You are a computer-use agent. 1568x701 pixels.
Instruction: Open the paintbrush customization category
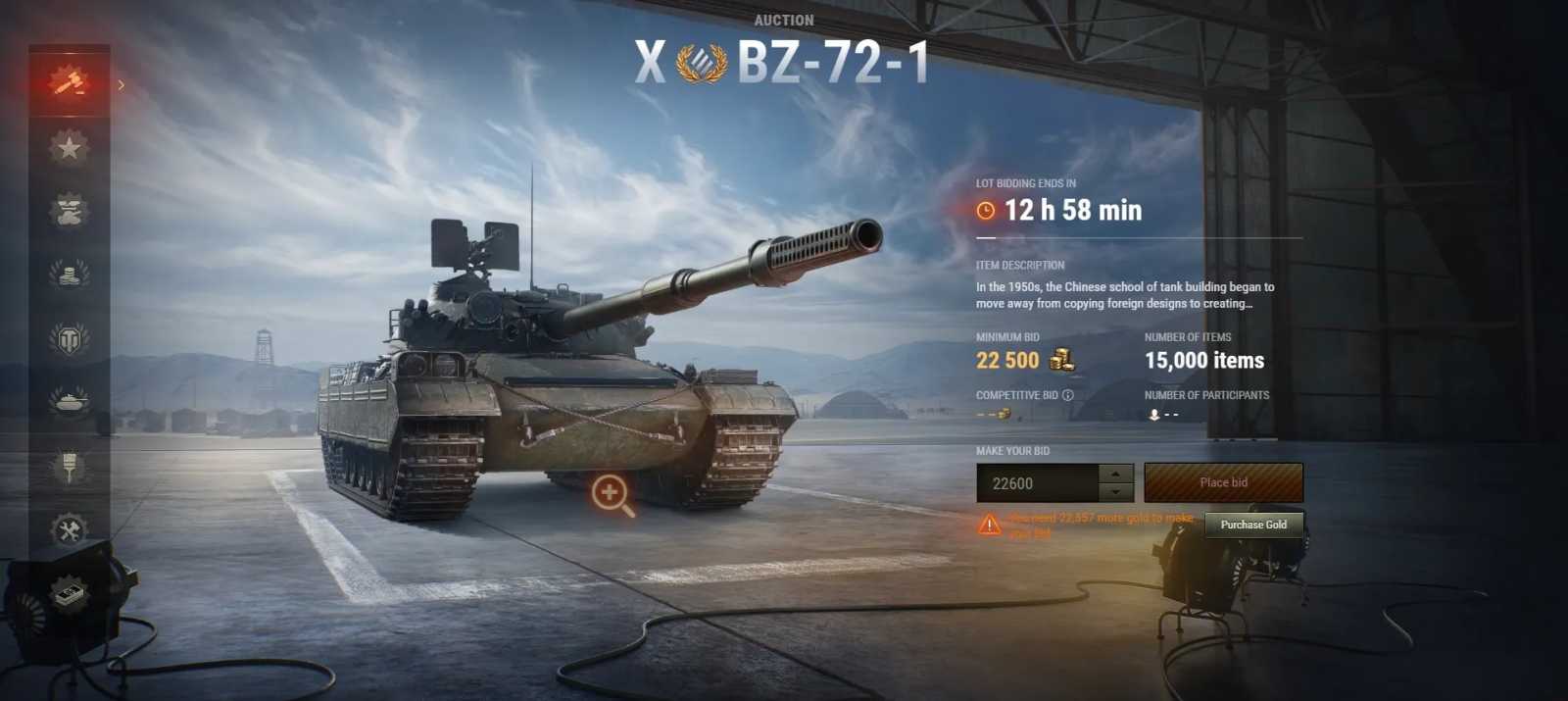69,466
